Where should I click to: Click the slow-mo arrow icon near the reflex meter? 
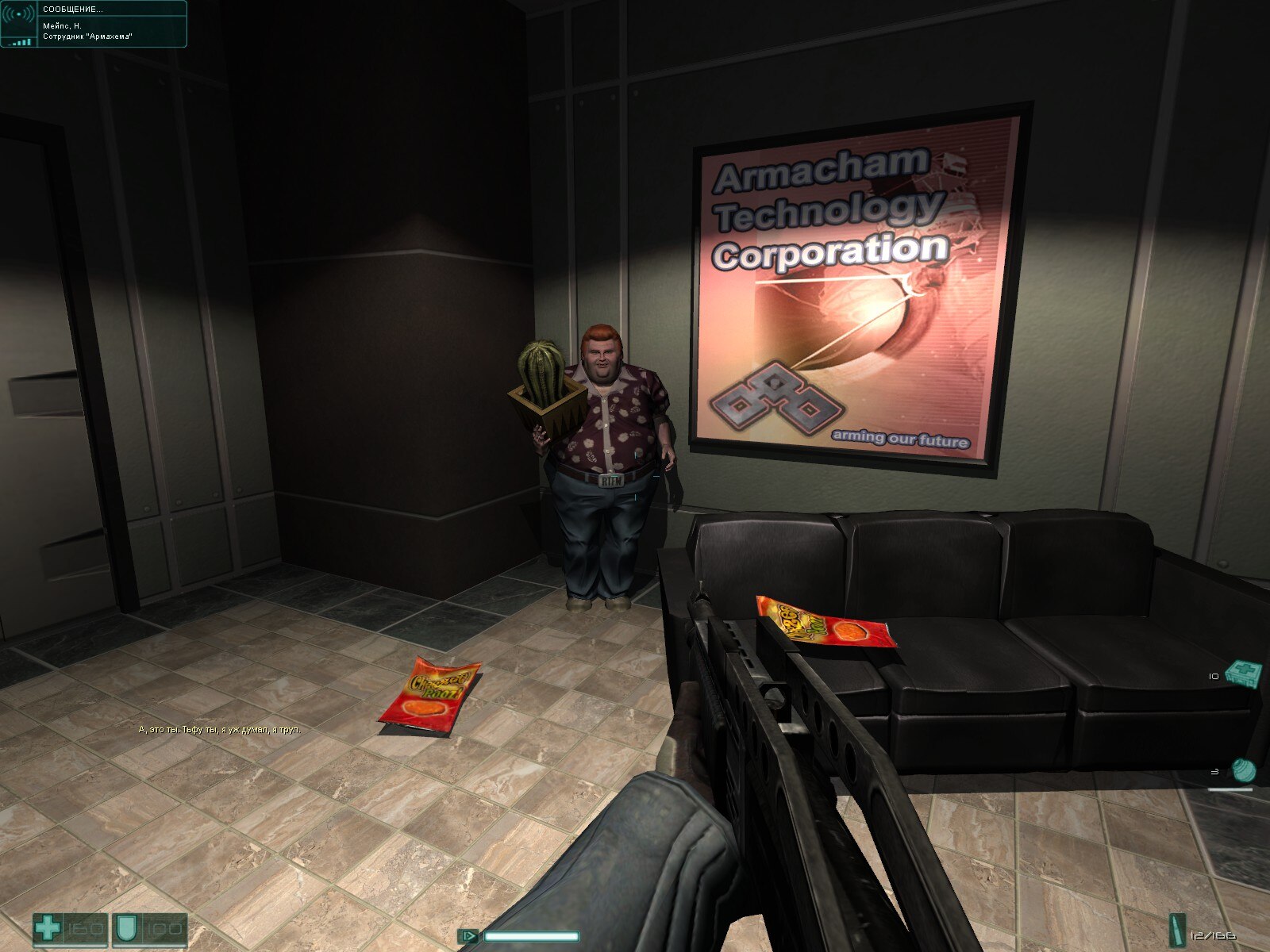click(469, 936)
